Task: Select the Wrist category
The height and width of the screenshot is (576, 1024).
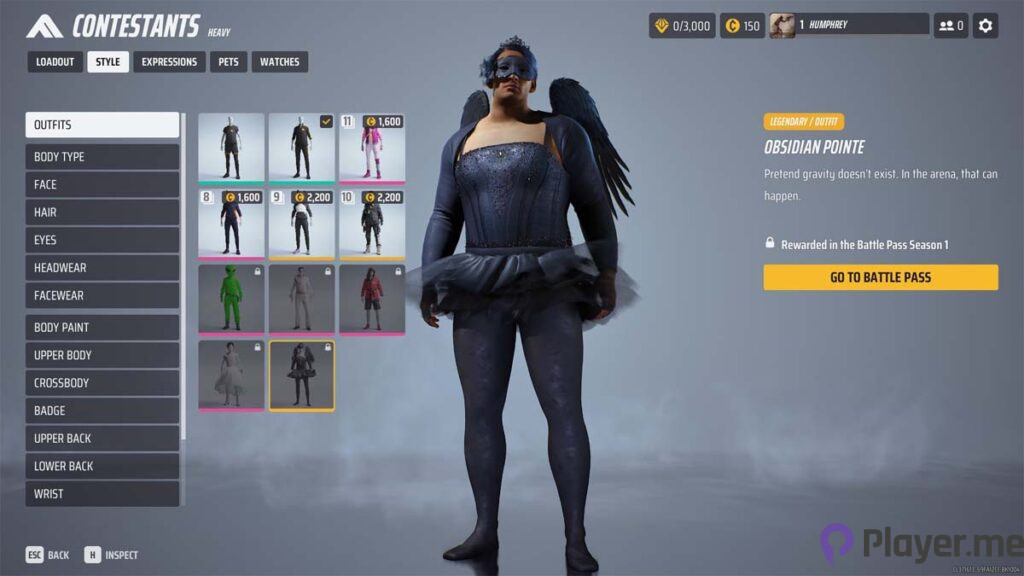Action: (102, 494)
